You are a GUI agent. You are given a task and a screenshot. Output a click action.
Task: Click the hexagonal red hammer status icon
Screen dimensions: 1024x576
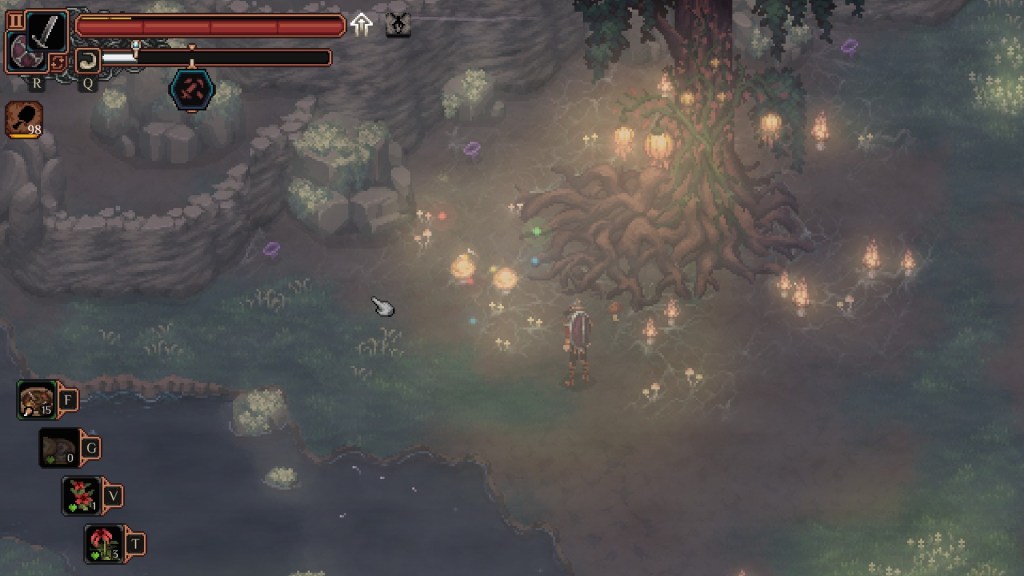coord(190,89)
